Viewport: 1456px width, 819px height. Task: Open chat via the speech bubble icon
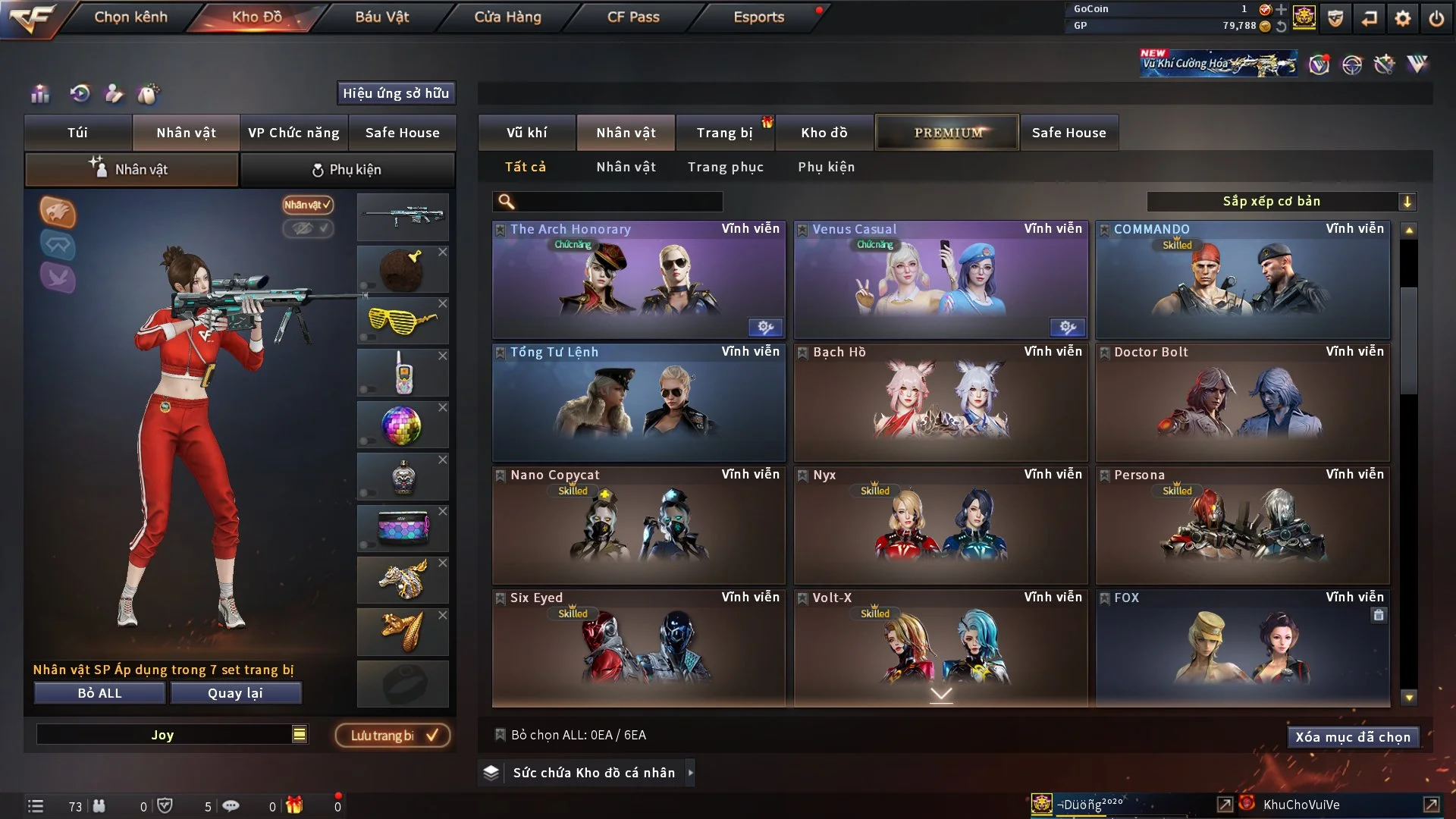coord(231,805)
